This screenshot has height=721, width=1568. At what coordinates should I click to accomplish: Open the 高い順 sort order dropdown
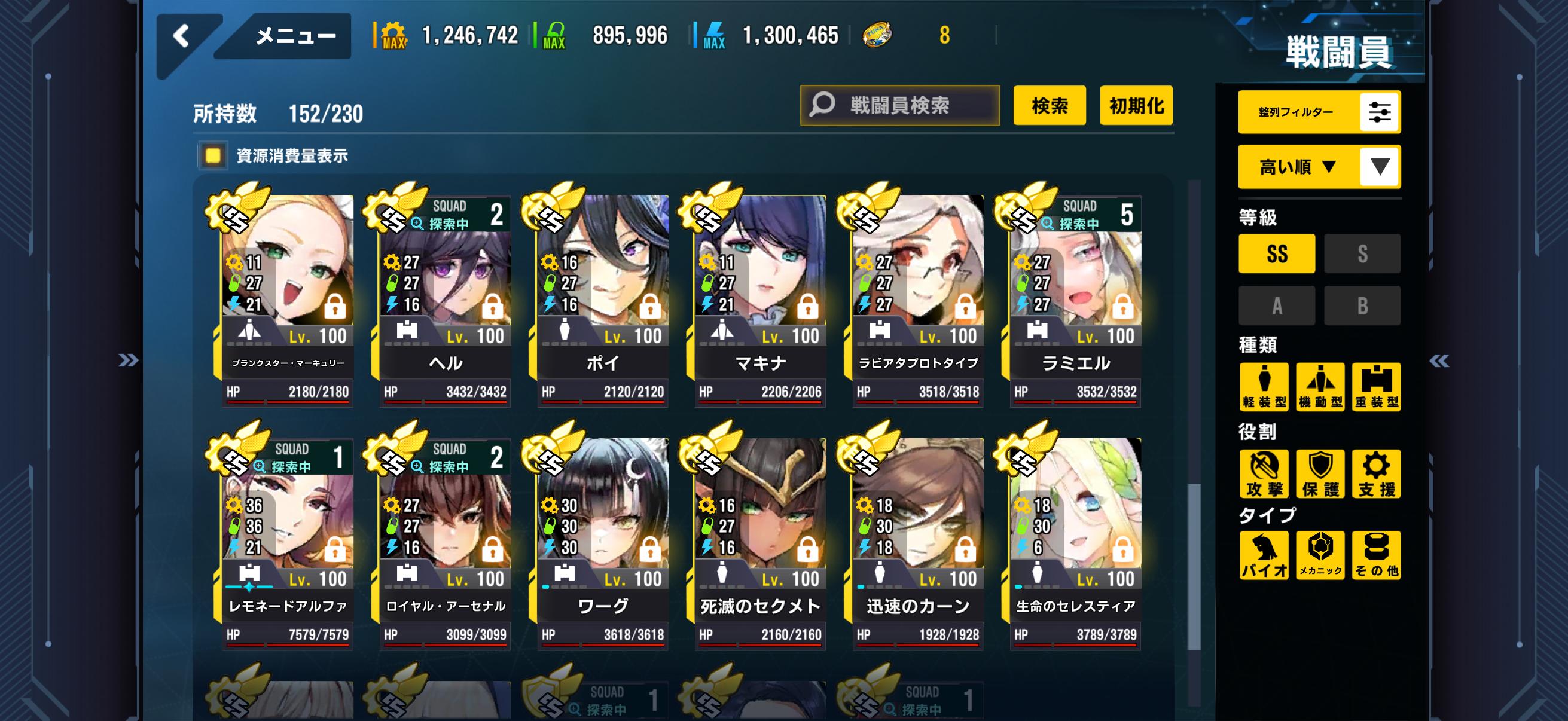(x=1319, y=167)
